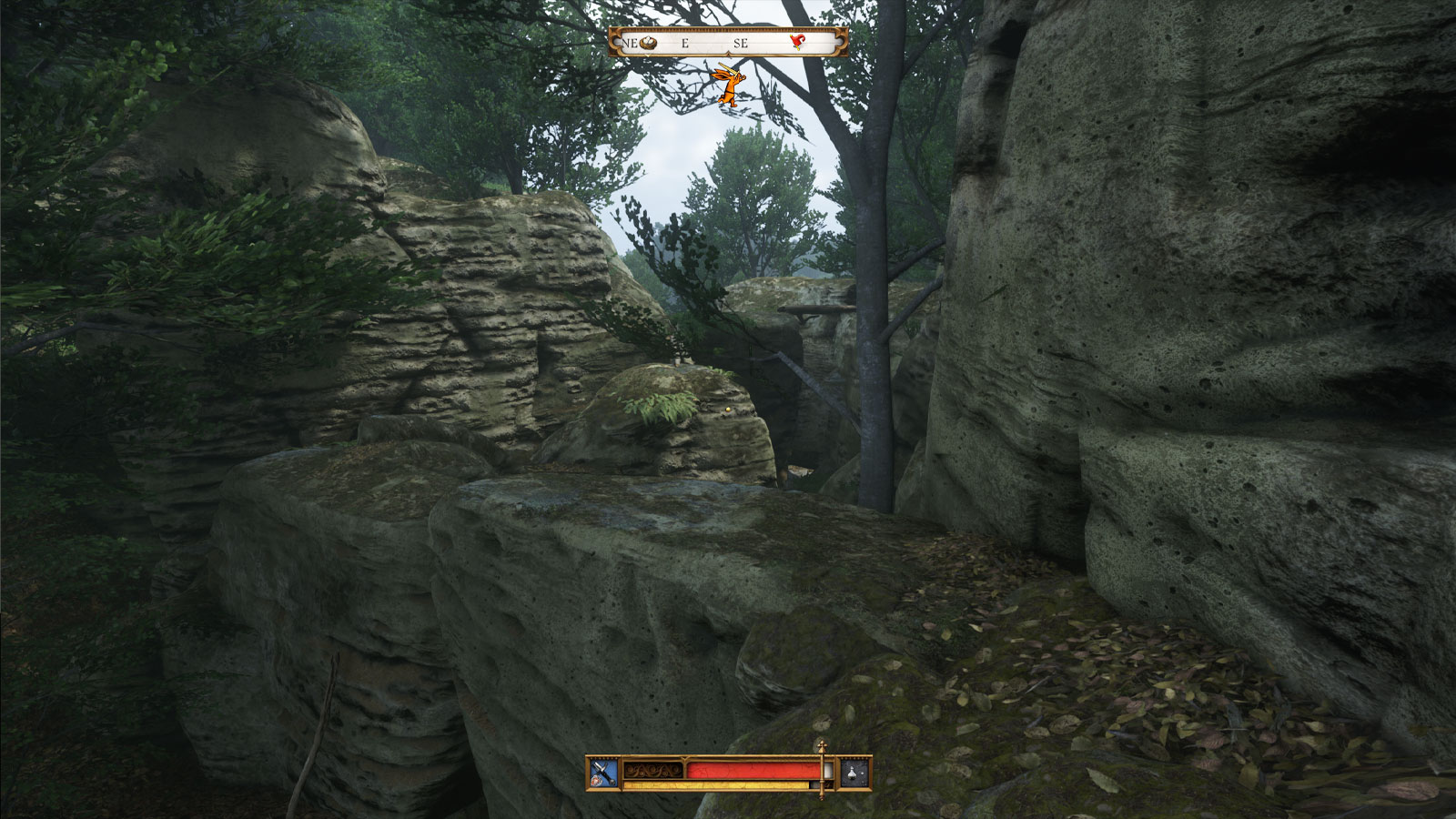Image resolution: width=1456 pixels, height=819 pixels.
Task: Select the sword and shield weapon slot
Action: coord(603,773)
